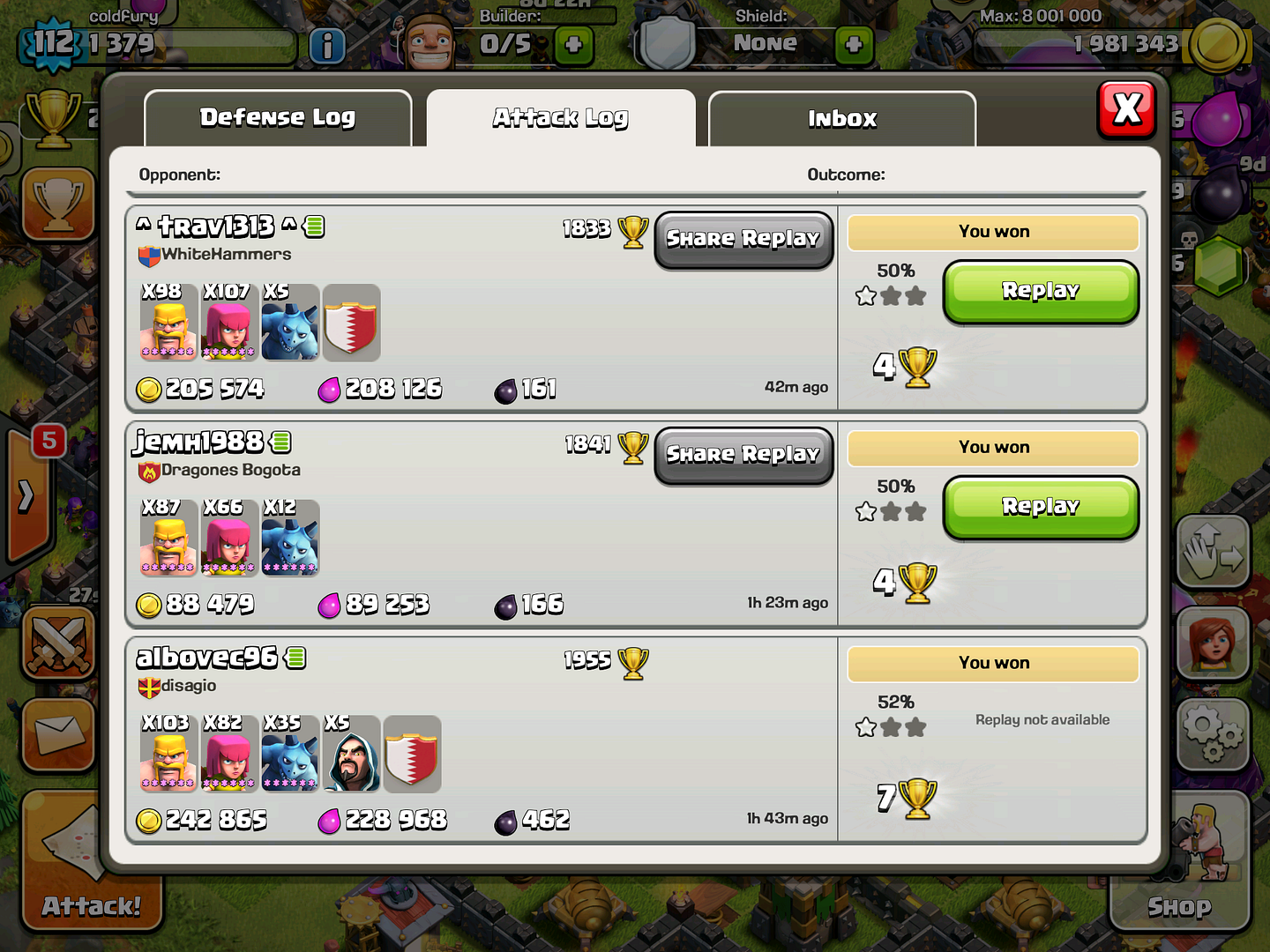Open the settings gears icon
This screenshot has width=1270, height=952.
pyautogui.click(x=1214, y=734)
